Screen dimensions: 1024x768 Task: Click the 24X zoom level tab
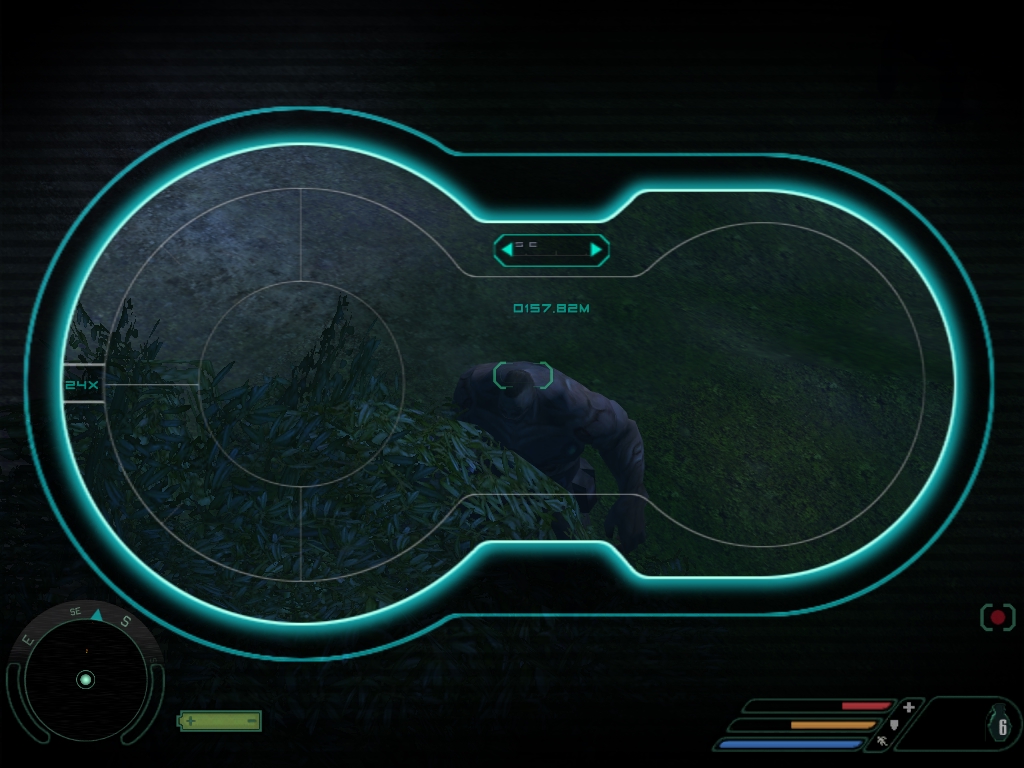tap(84, 384)
